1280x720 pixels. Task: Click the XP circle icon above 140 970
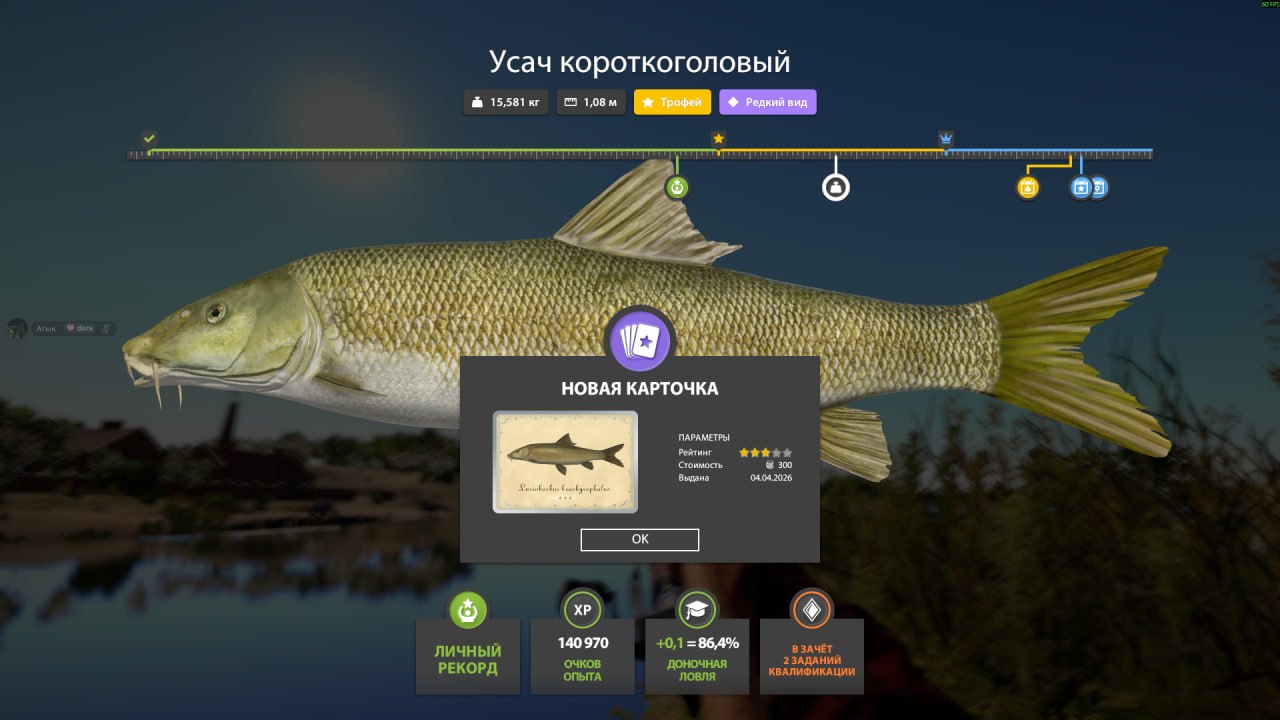[x=582, y=611]
